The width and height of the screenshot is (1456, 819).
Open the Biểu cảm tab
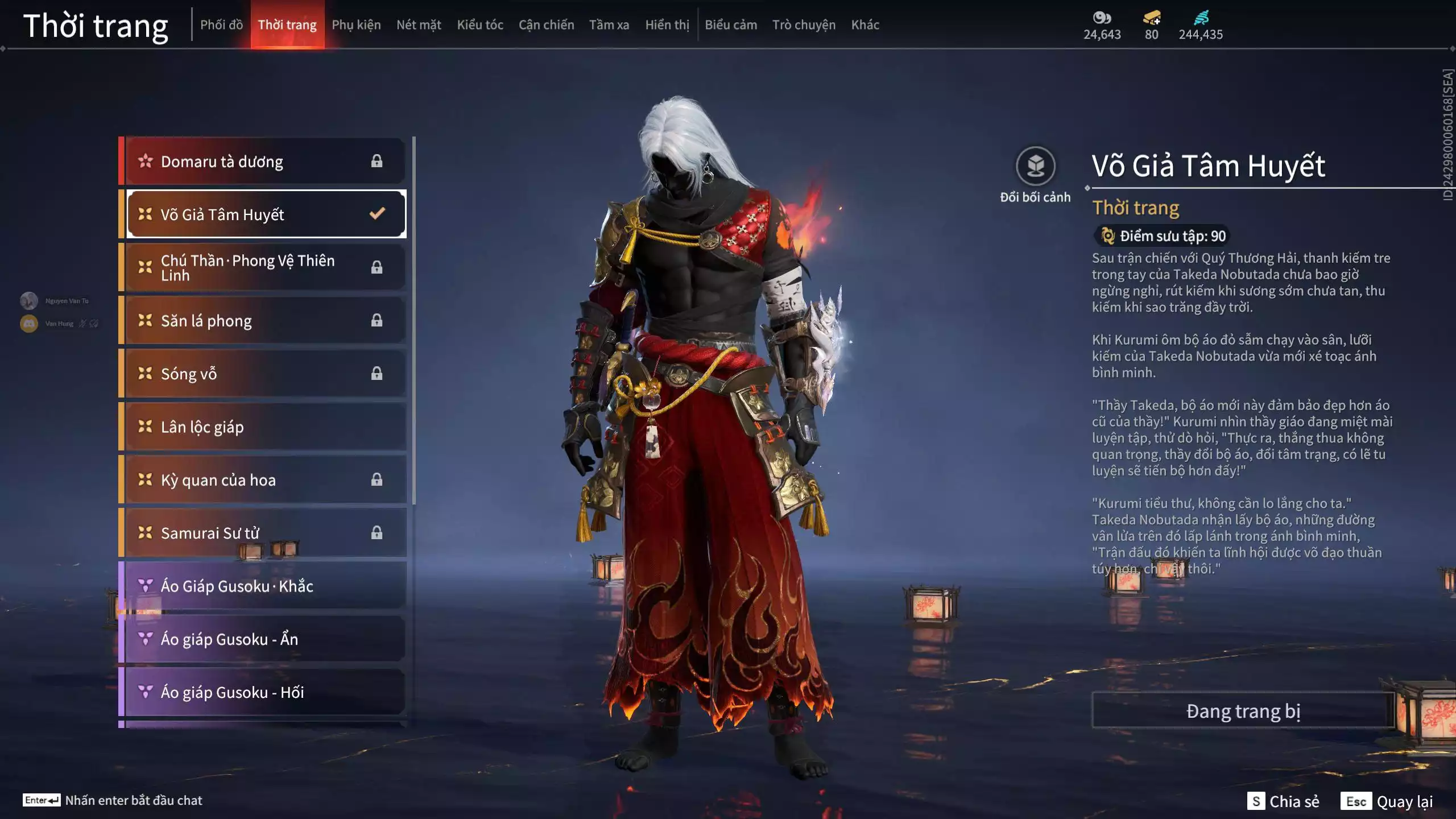[x=731, y=25]
